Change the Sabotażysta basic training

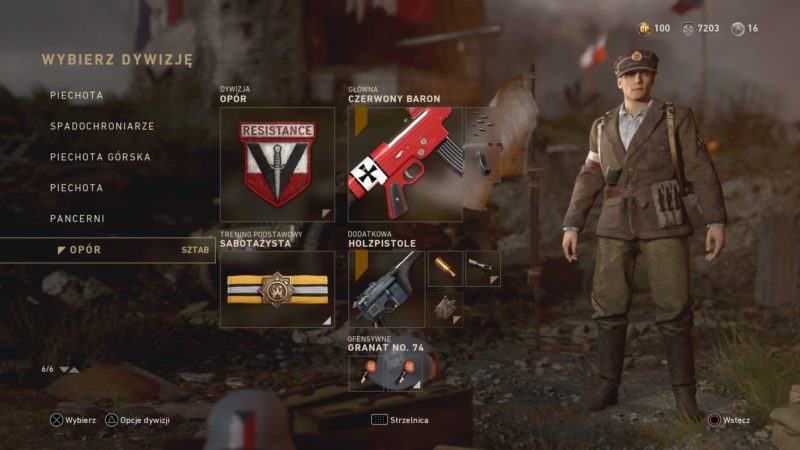(277, 289)
